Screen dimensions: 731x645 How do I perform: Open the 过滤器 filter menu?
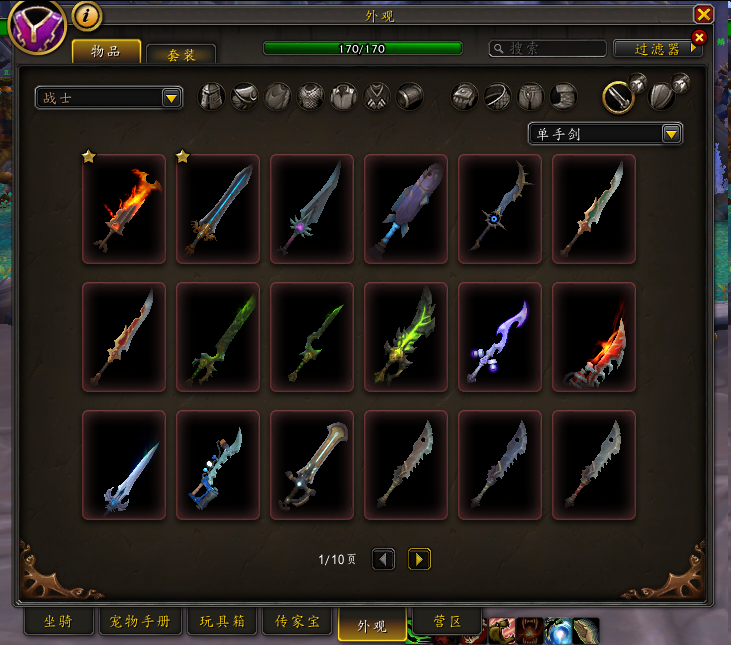click(x=656, y=48)
